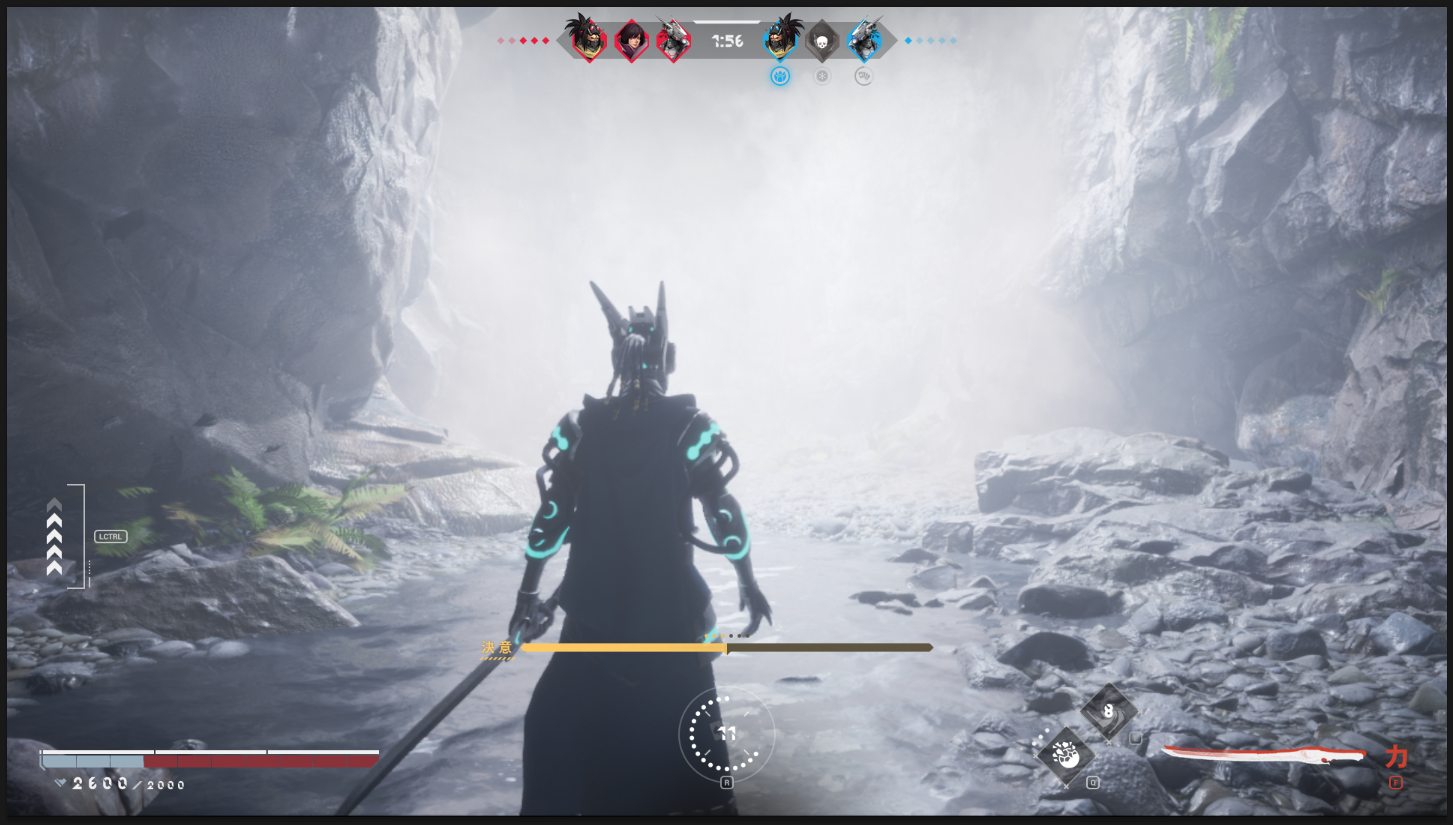Click the leftmost red team hero portrait

[589, 42]
